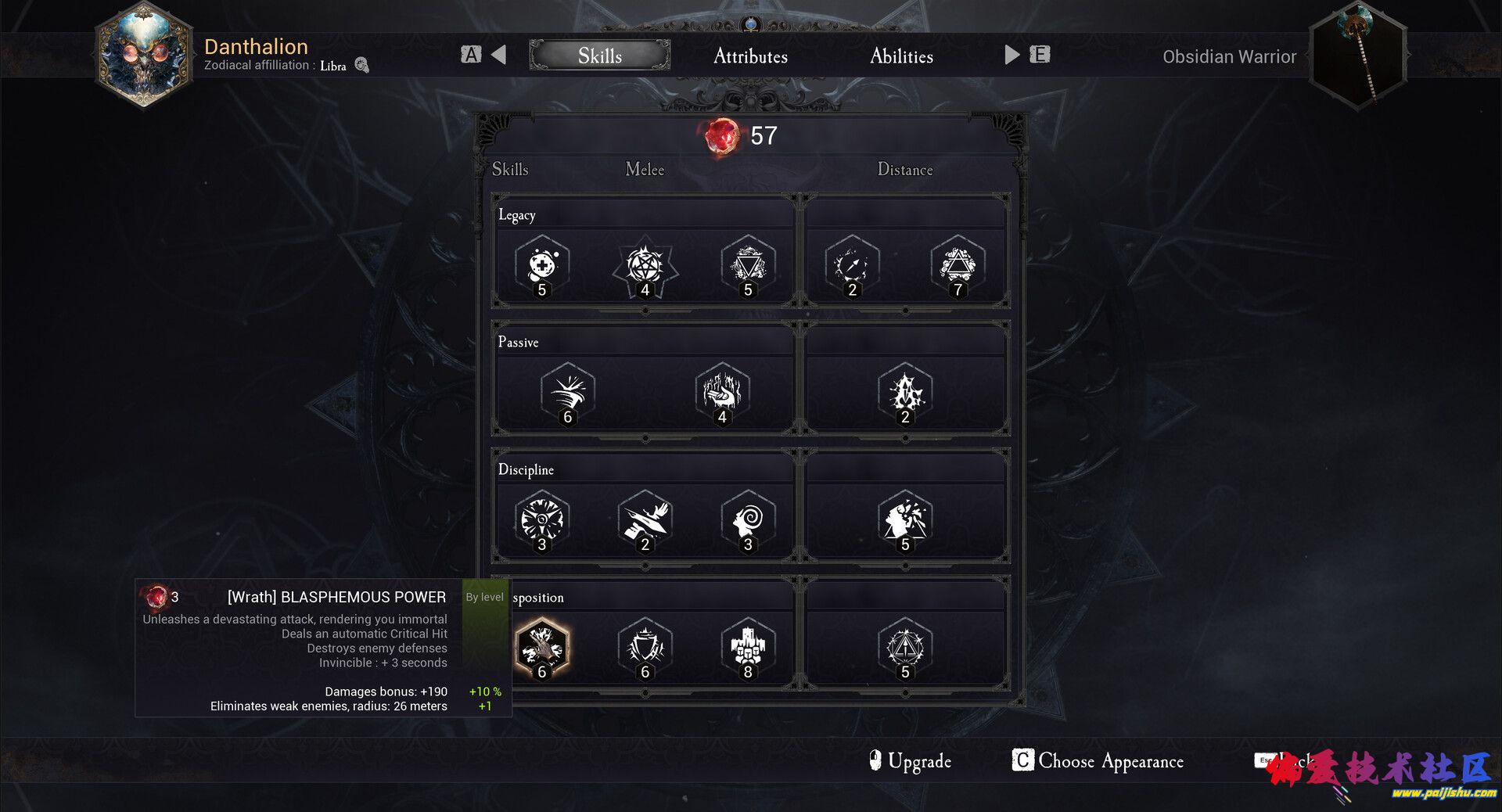The height and width of the screenshot is (812, 1502).
Task: Click the right arrow next to Abilities
Action: [x=1012, y=55]
